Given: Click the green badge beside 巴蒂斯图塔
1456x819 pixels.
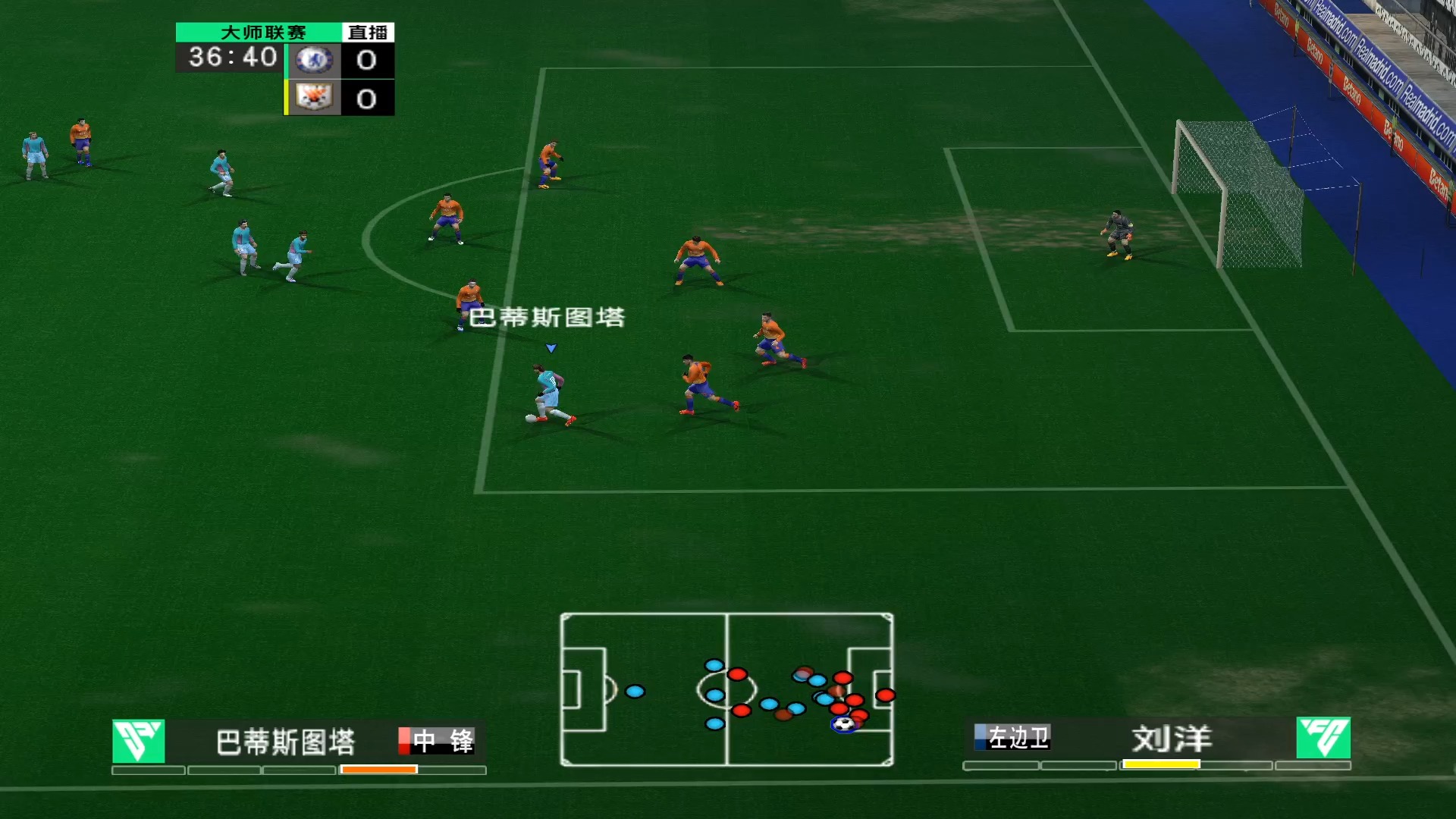Looking at the screenshot, I should tap(138, 741).
